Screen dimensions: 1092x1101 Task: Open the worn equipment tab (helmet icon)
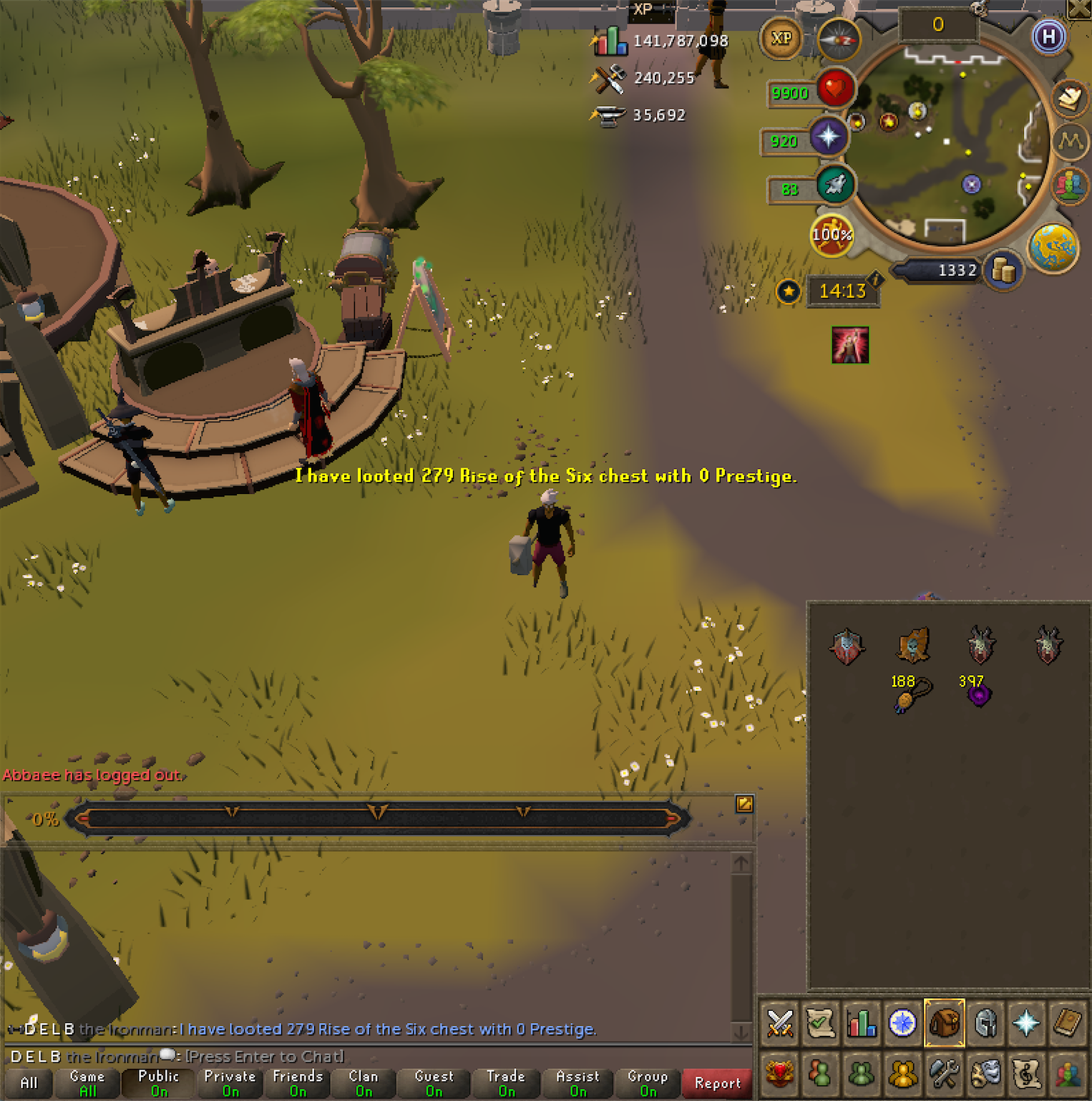[985, 1024]
